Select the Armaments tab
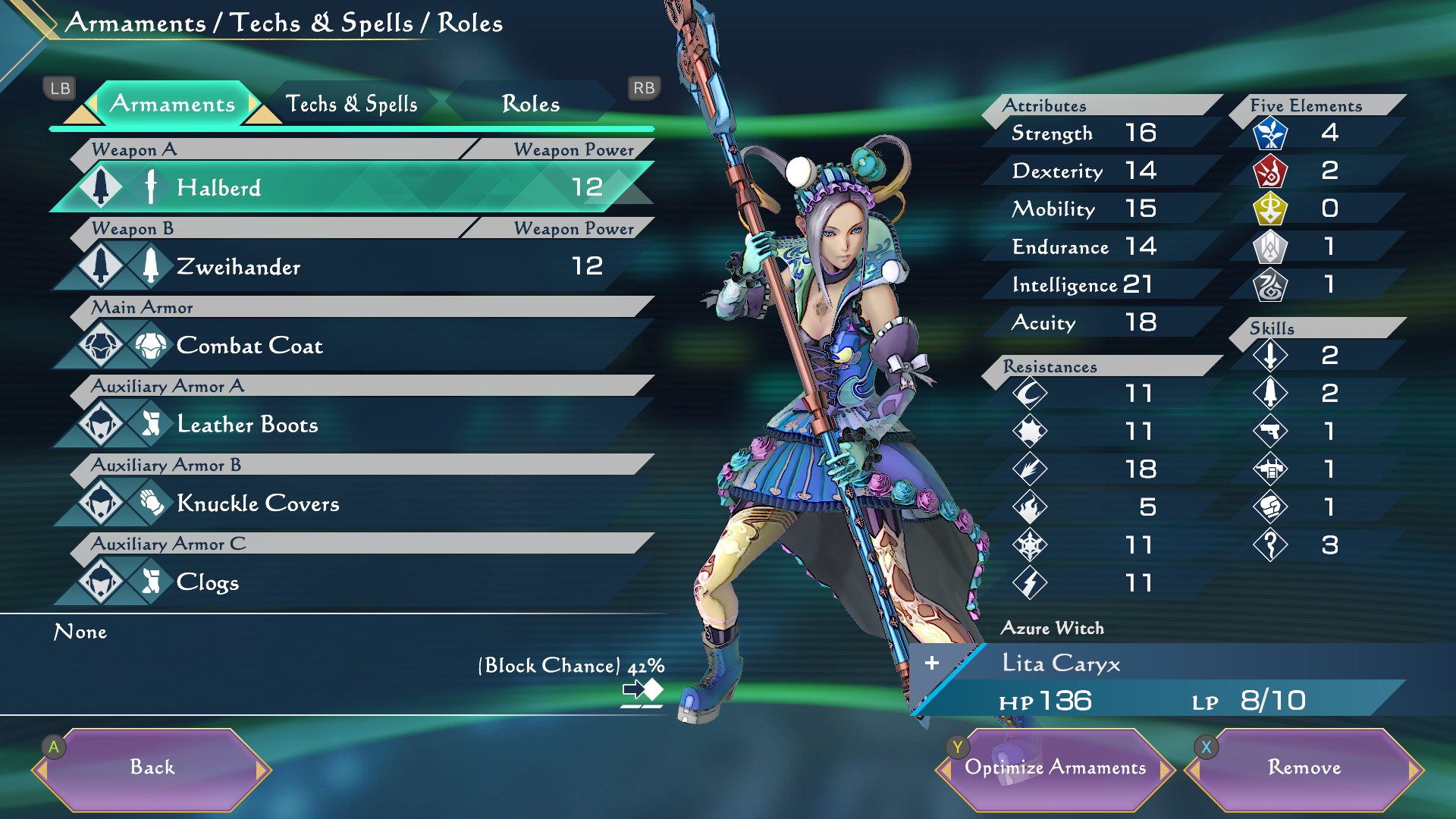The height and width of the screenshot is (819, 1456). (x=172, y=104)
